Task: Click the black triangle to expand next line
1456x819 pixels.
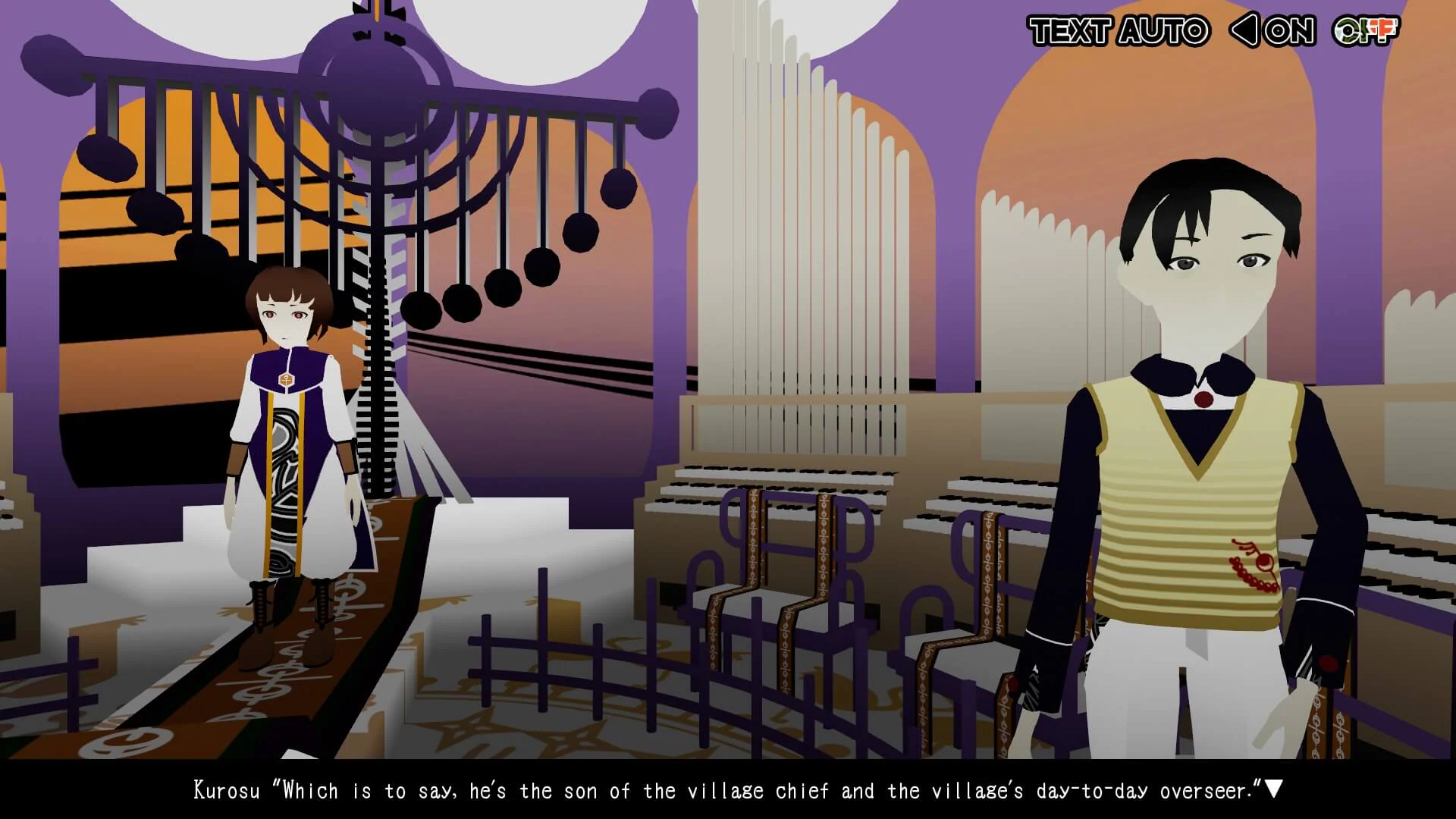Action: (1274, 790)
